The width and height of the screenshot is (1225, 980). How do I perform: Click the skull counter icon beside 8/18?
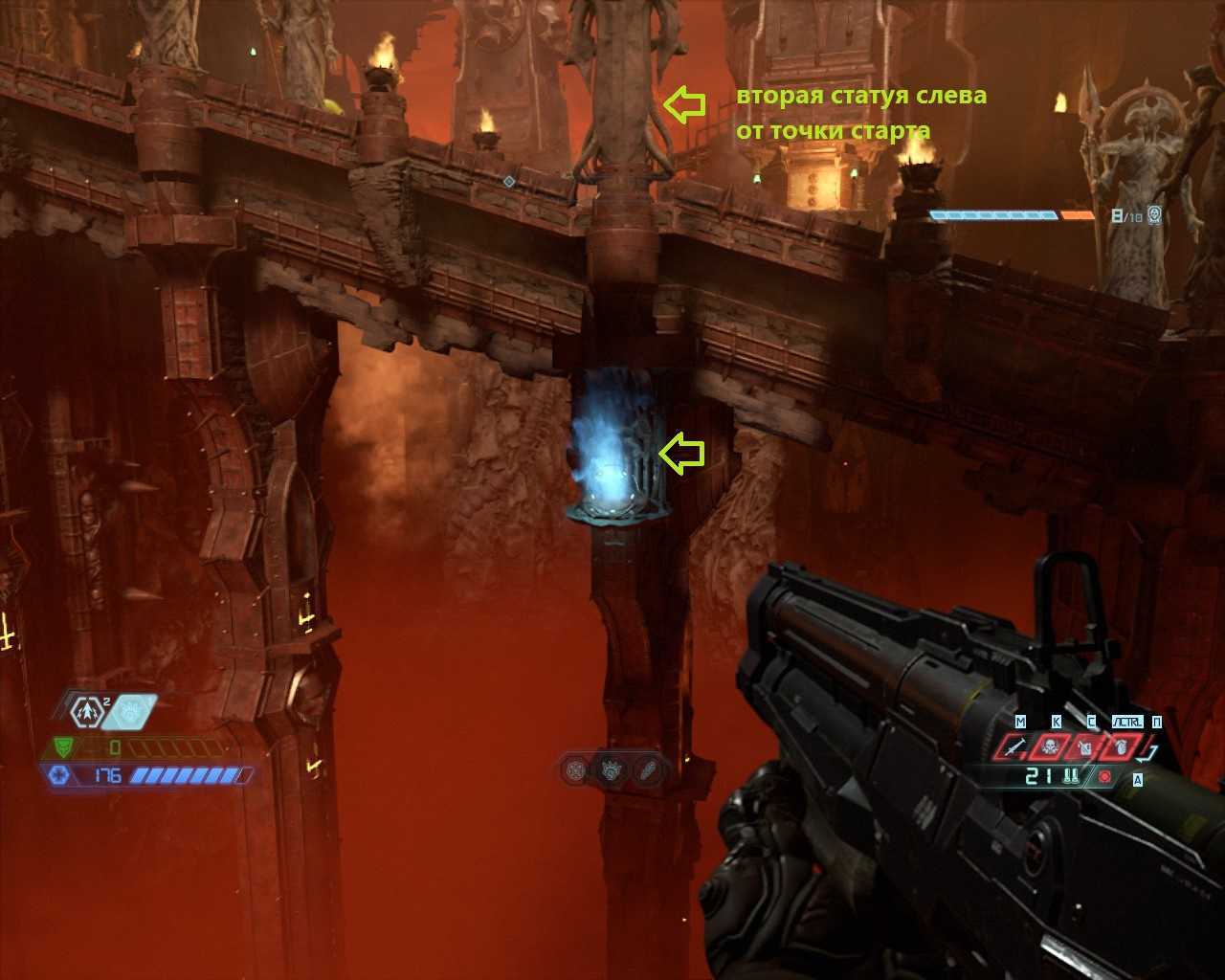1155,215
